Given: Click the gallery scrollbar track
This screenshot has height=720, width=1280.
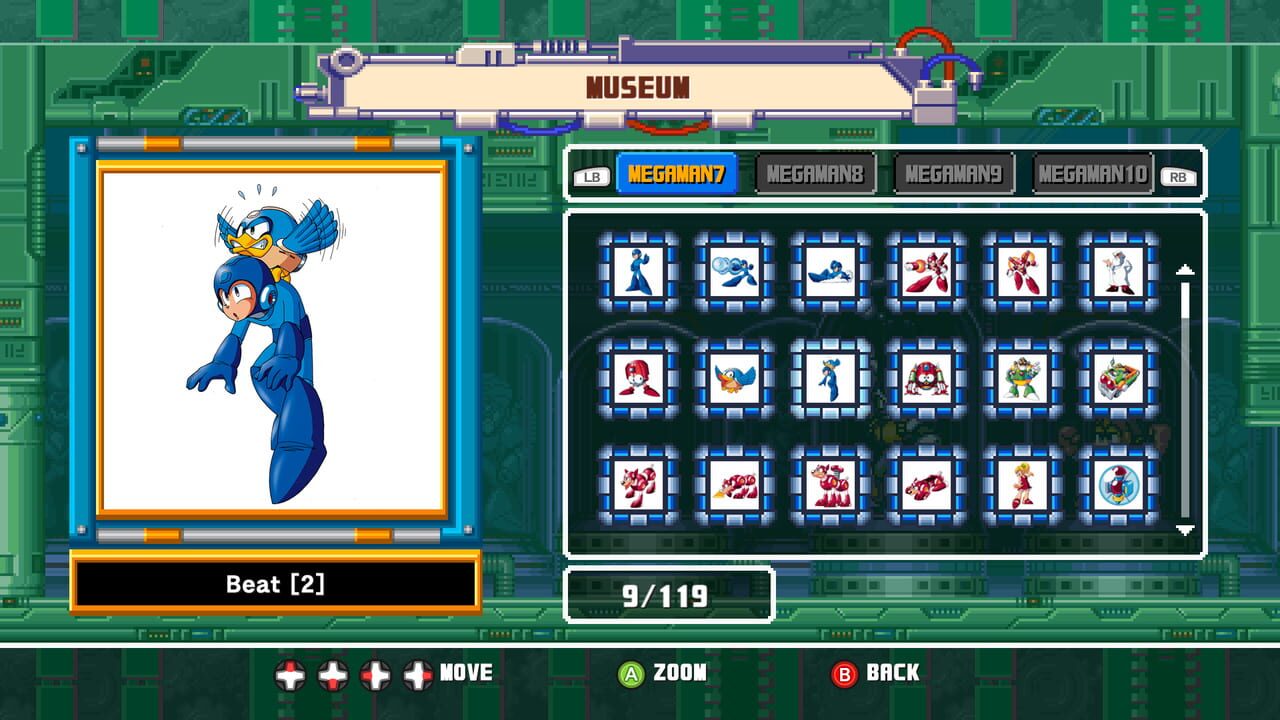Looking at the screenshot, I should [1186, 400].
